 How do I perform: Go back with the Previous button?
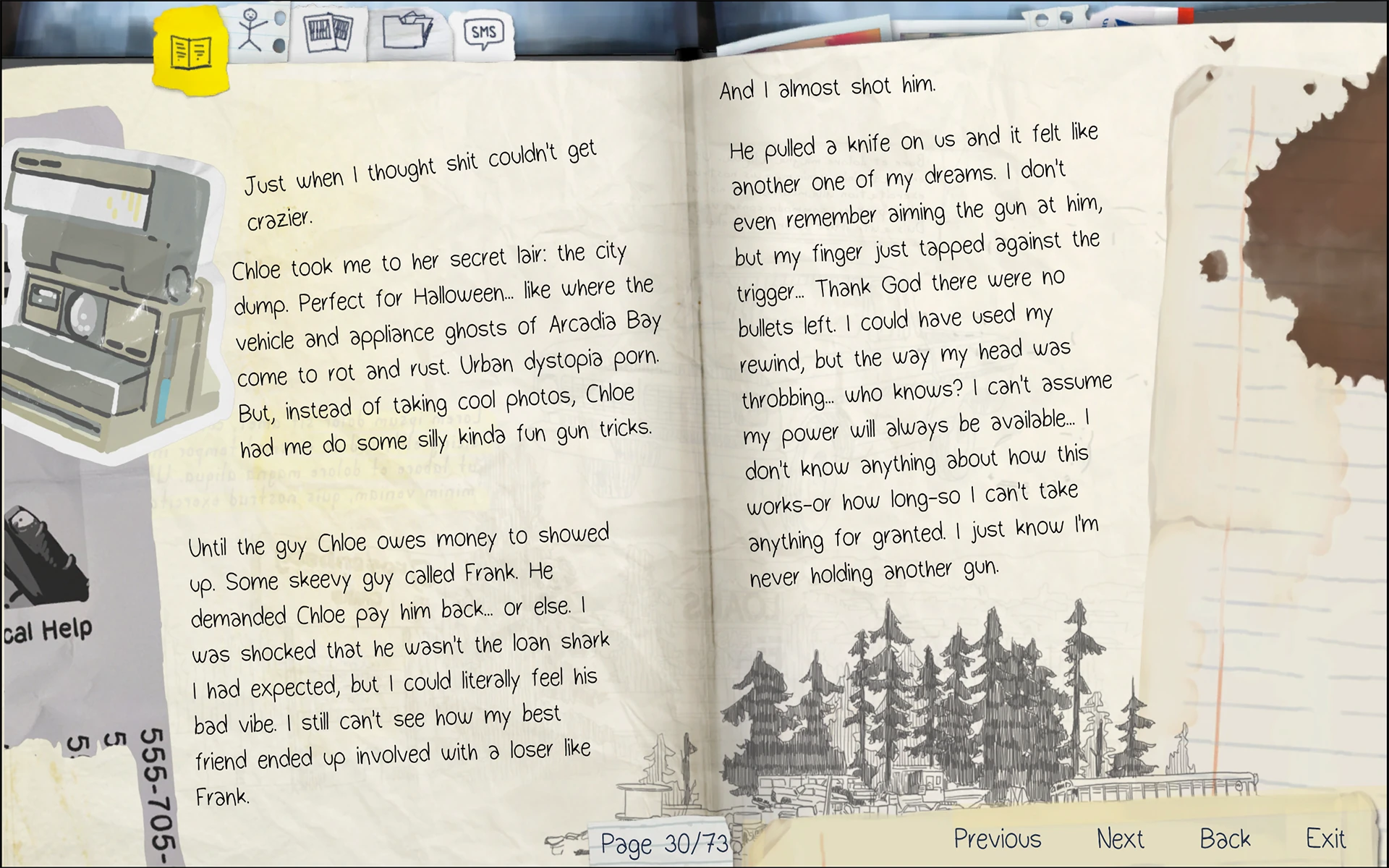click(997, 838)
